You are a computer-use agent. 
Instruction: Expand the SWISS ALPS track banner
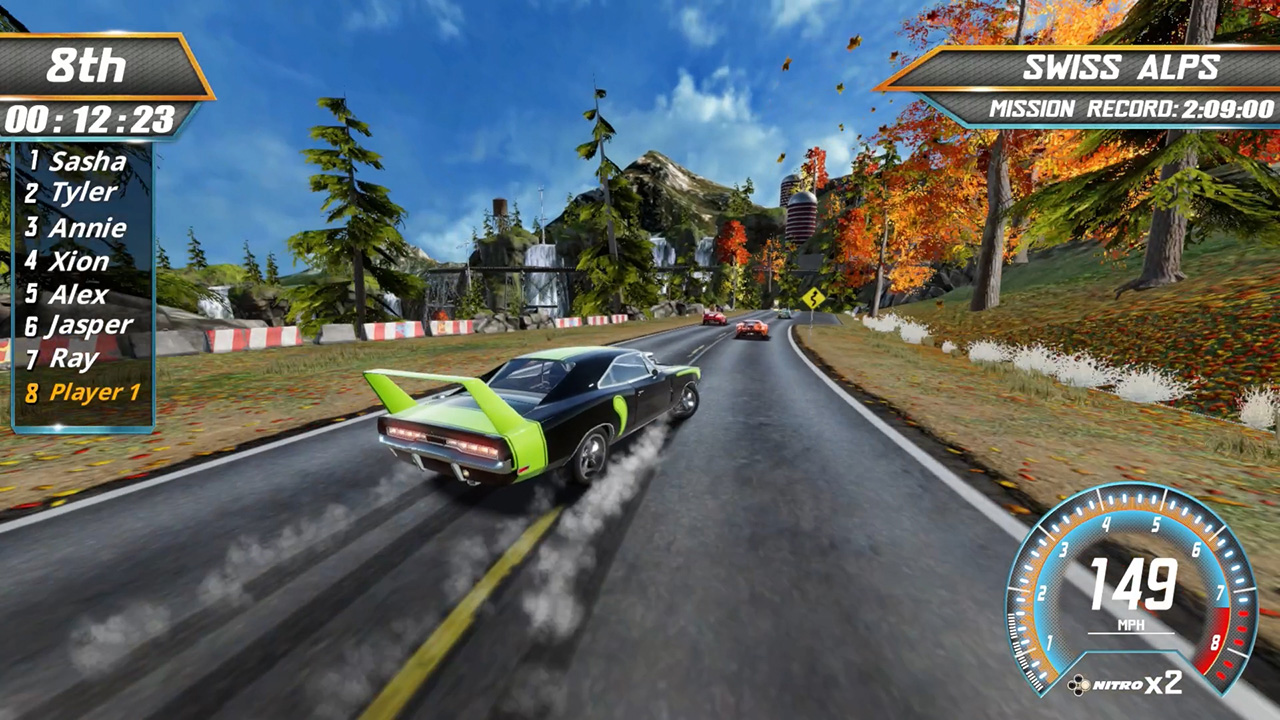point(1120,67)
